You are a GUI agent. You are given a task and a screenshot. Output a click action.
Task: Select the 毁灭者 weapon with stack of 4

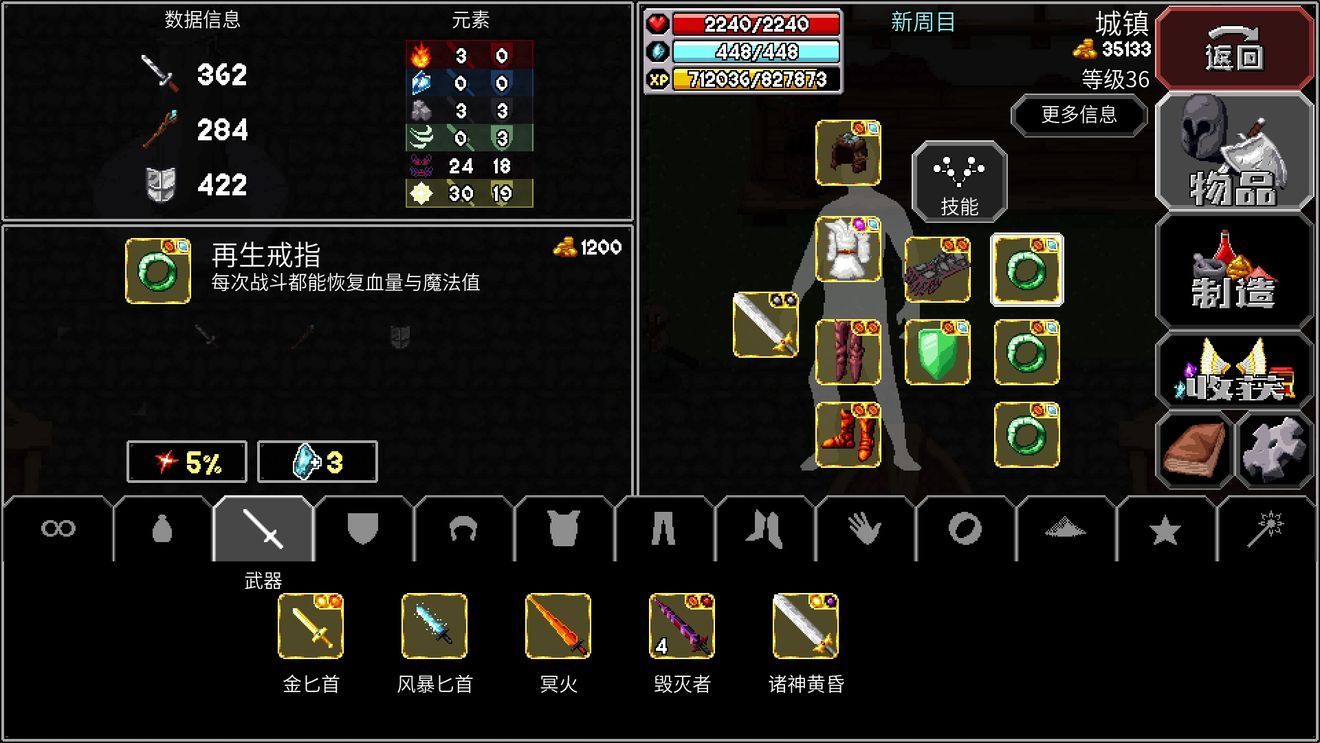pos(682,627)
